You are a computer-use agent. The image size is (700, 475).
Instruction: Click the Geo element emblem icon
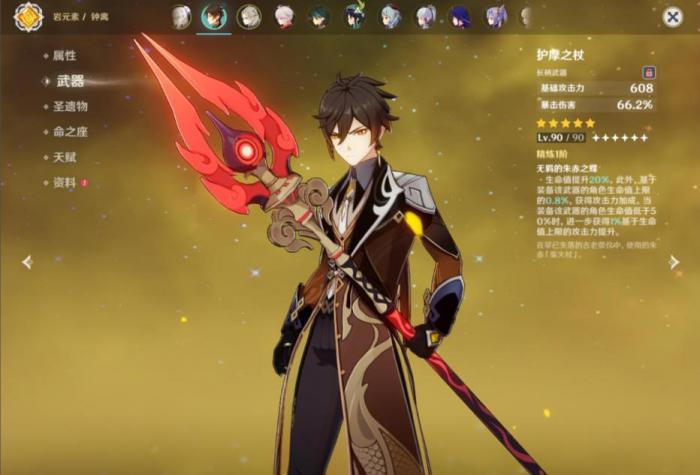(x=28, y=17)
